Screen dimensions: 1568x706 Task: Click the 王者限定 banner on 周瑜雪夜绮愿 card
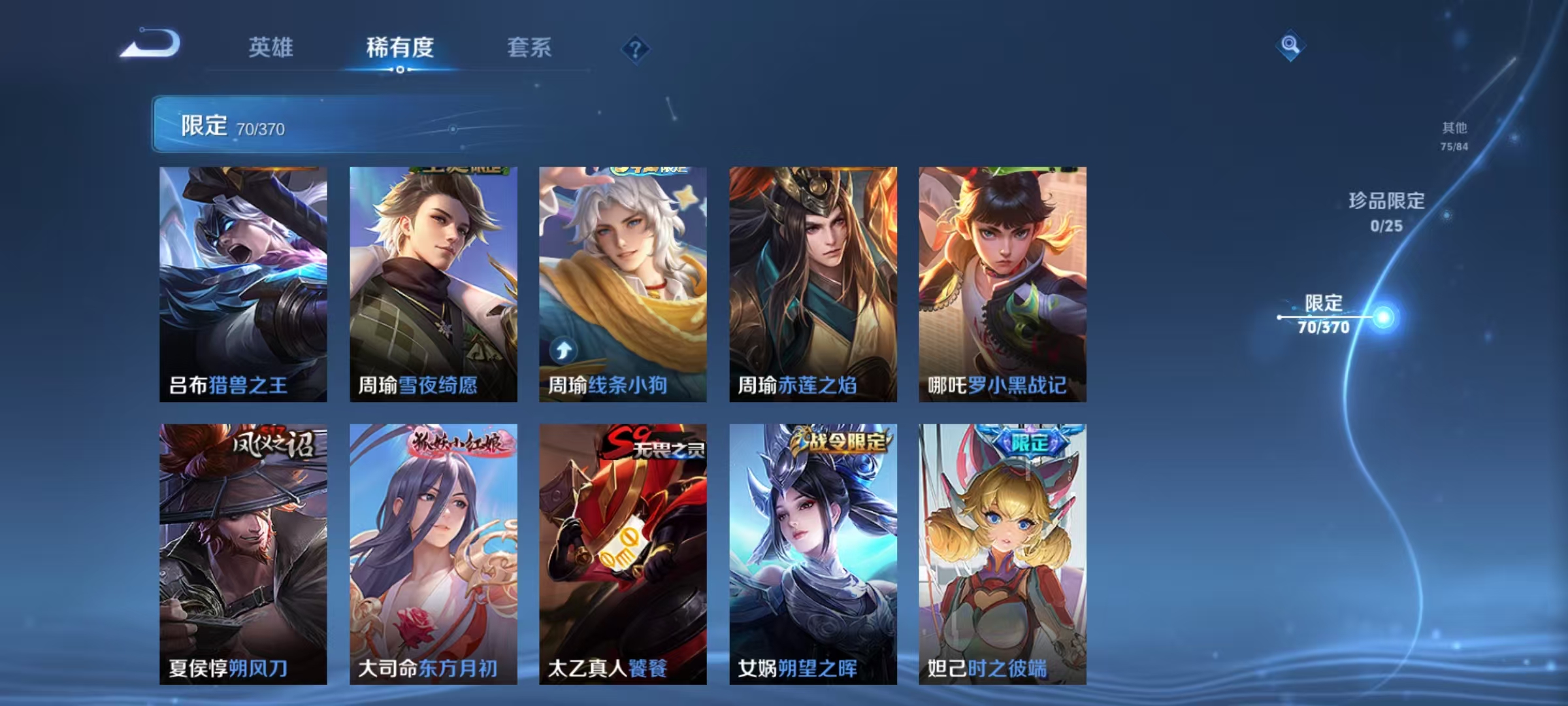pyautogui.click(x=457, y=171)
